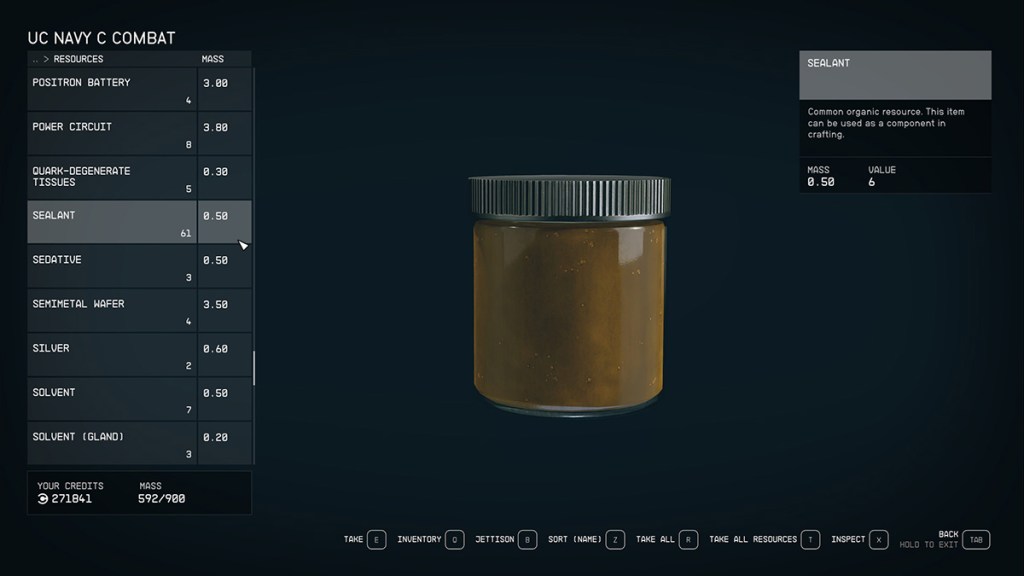Choose Take All Resources
This screenshot has width=1024, height=576.
tap(764, 540)
